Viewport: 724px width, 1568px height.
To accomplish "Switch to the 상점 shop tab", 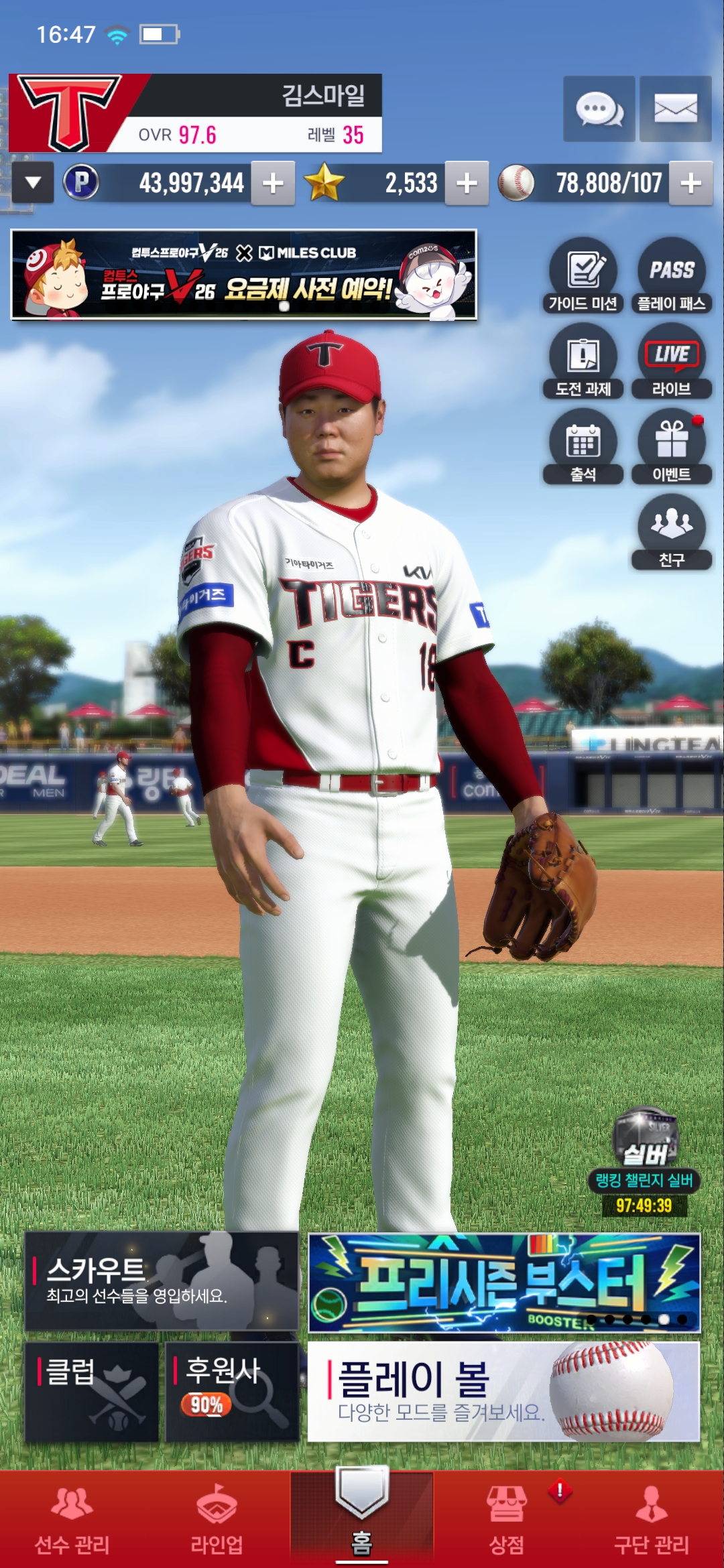I will tap(507, 1520).
